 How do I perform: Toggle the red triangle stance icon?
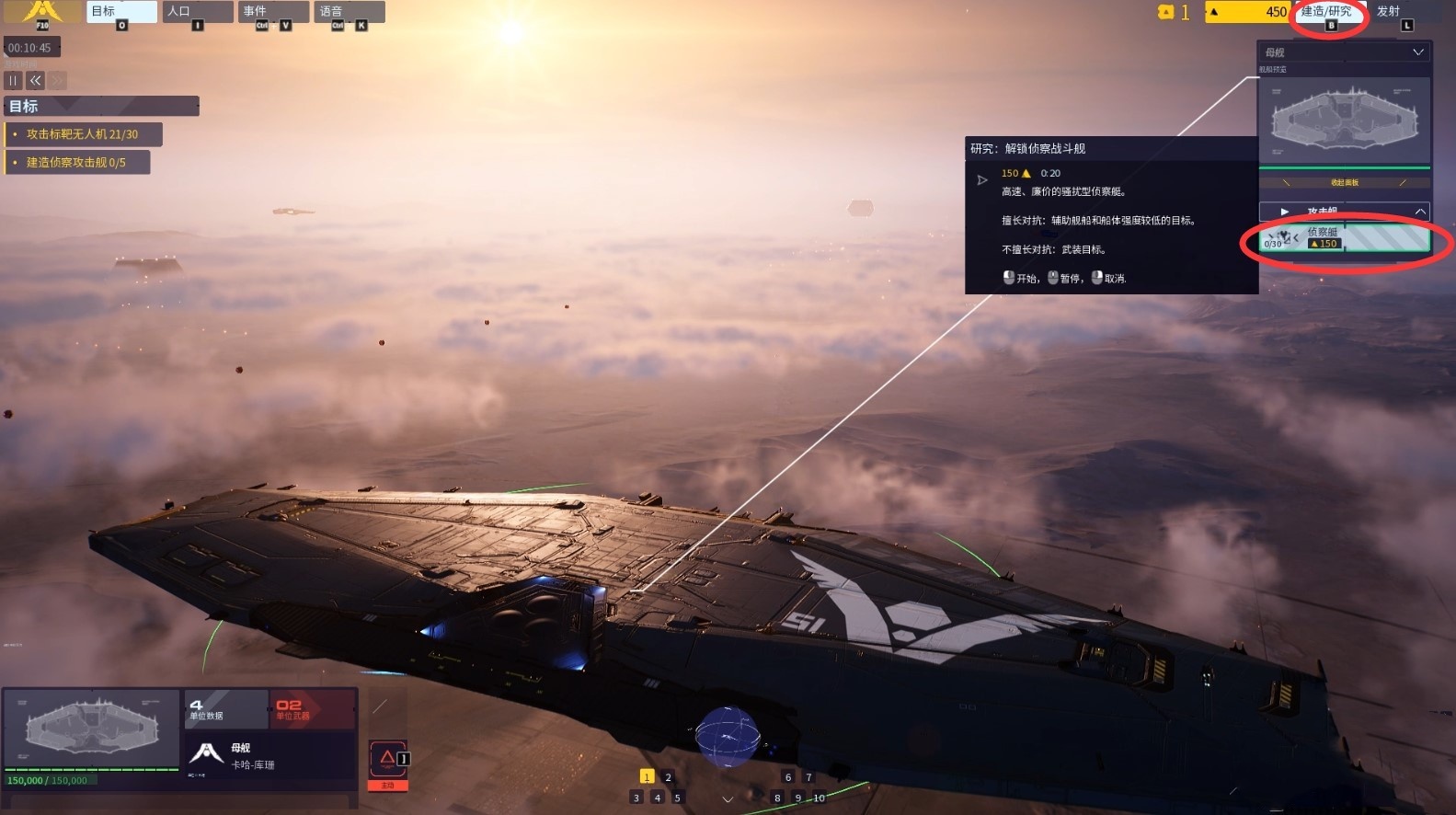point(387,759)
